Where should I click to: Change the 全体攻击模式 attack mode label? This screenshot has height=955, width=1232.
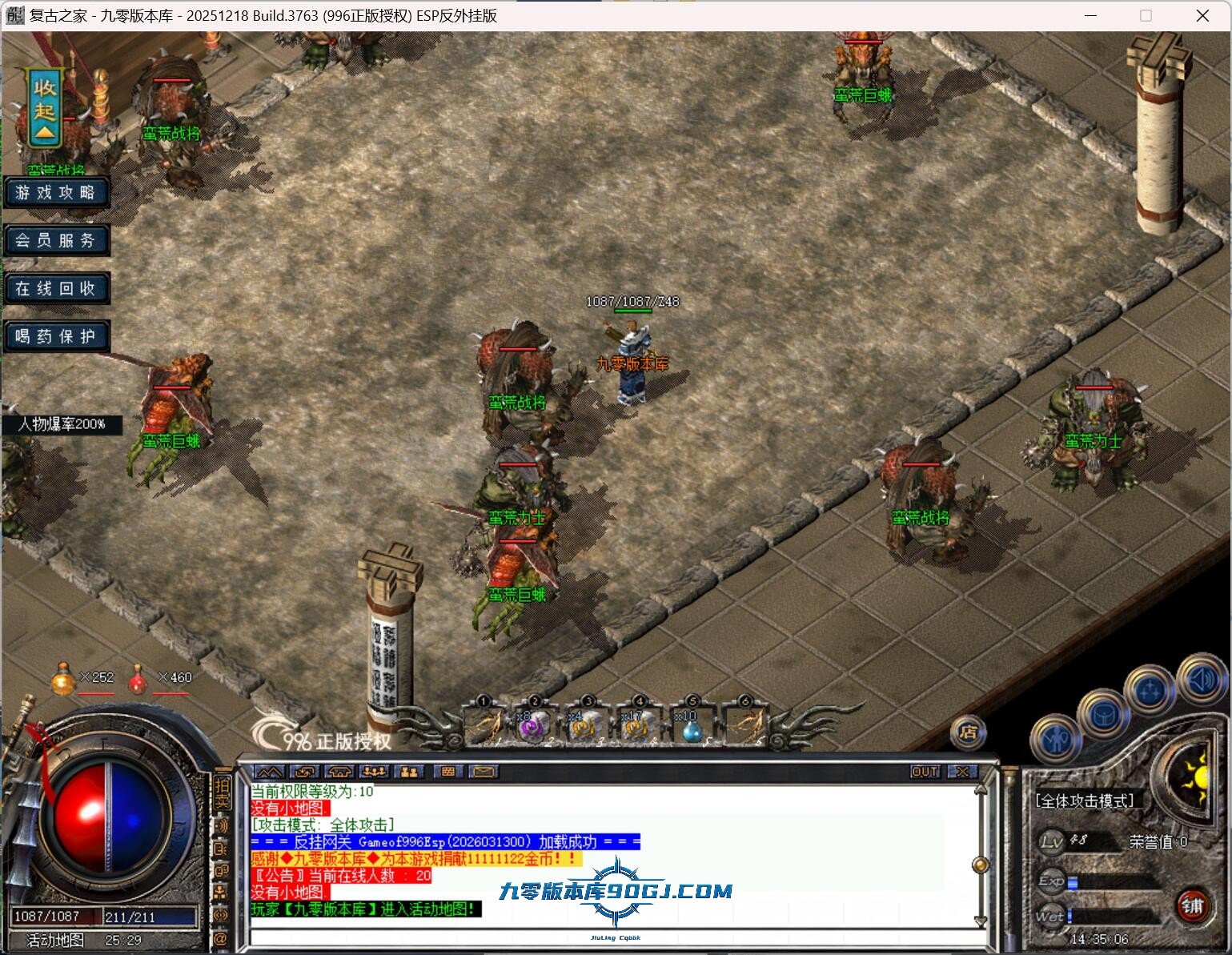tap(1085, 801)
